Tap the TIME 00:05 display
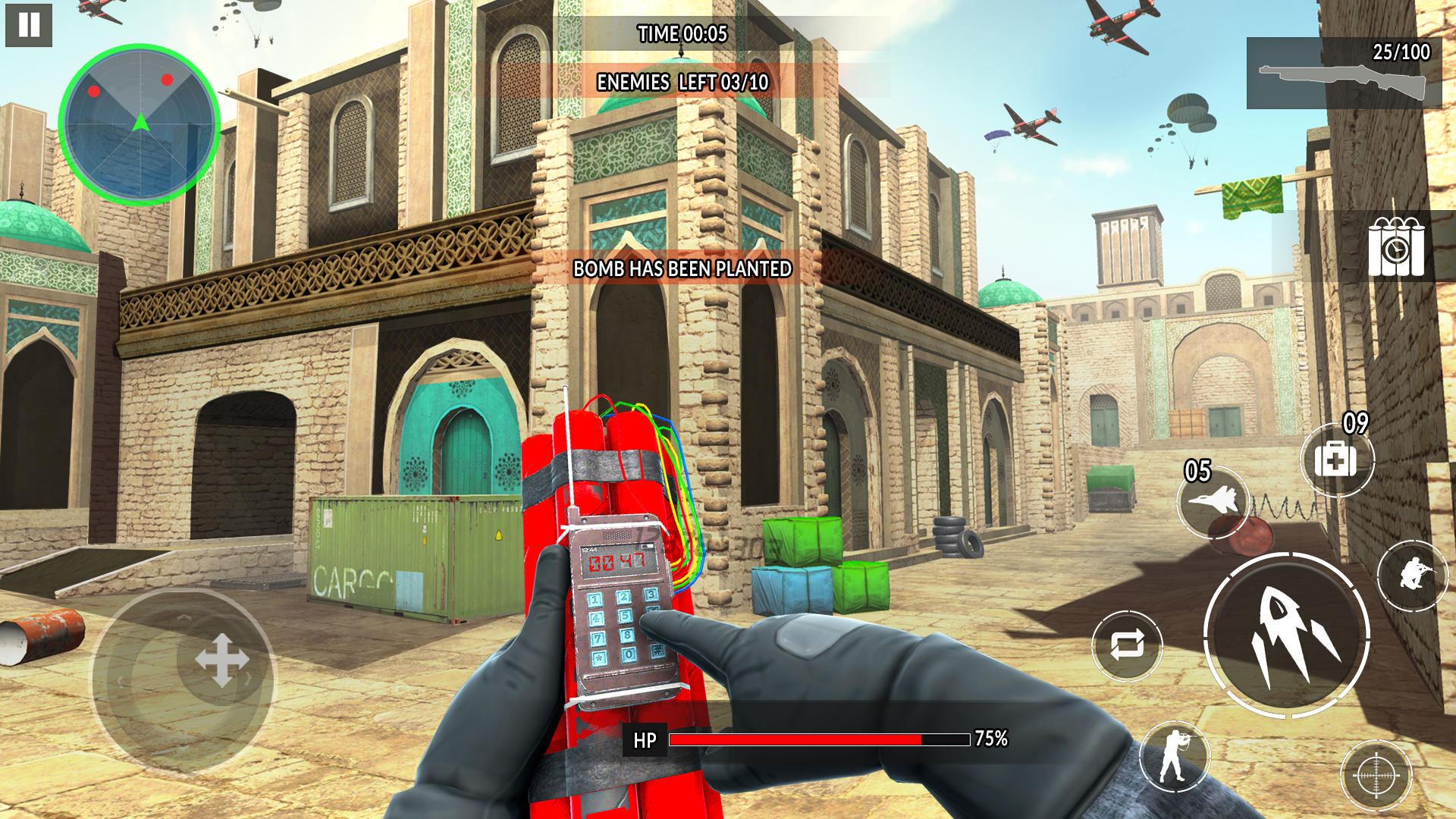Screen dimensions: 1456x819 click(x=682, y=33)
